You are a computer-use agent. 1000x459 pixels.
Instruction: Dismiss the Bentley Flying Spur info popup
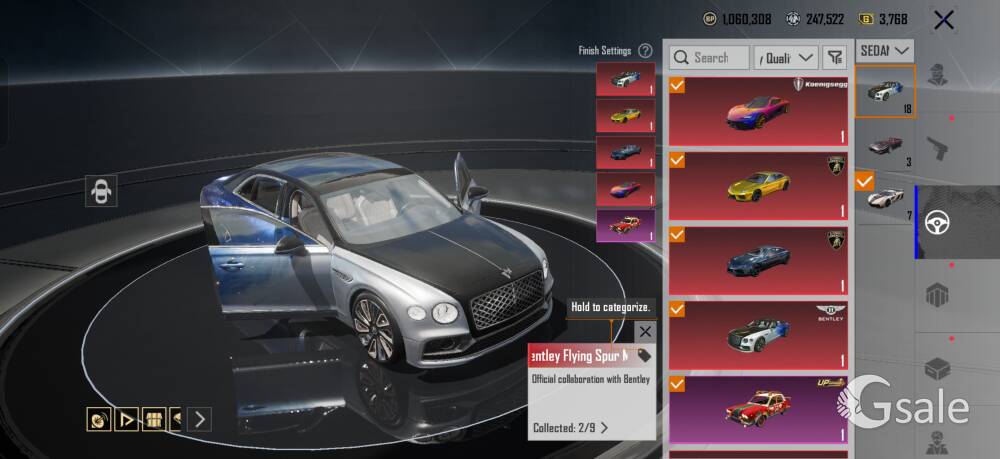click(645, 332)
